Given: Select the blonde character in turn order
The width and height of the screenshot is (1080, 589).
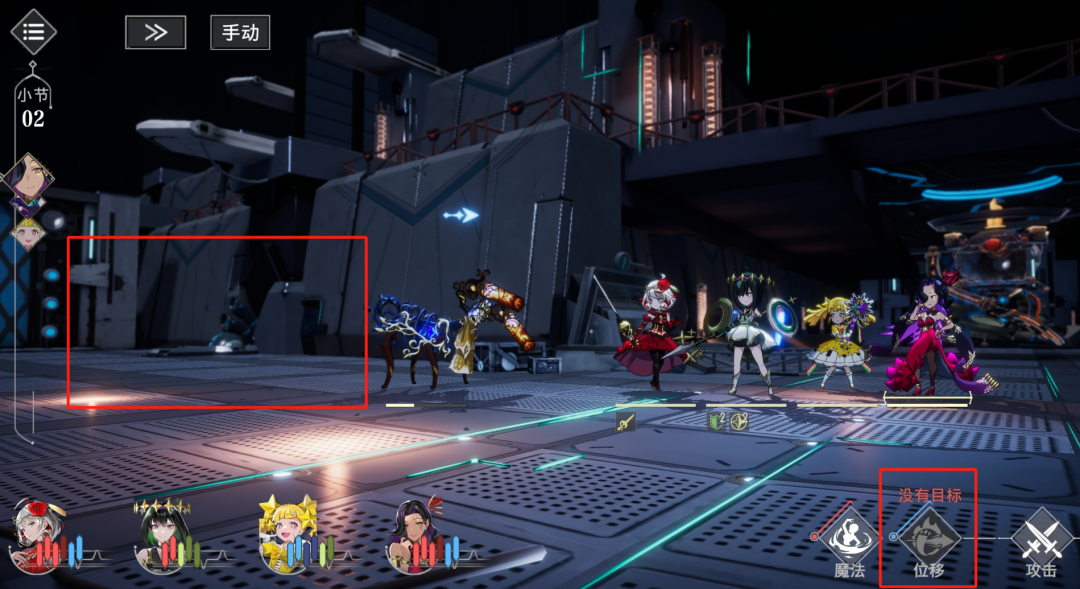Looking at the screenshot, I should coord(29,233).
